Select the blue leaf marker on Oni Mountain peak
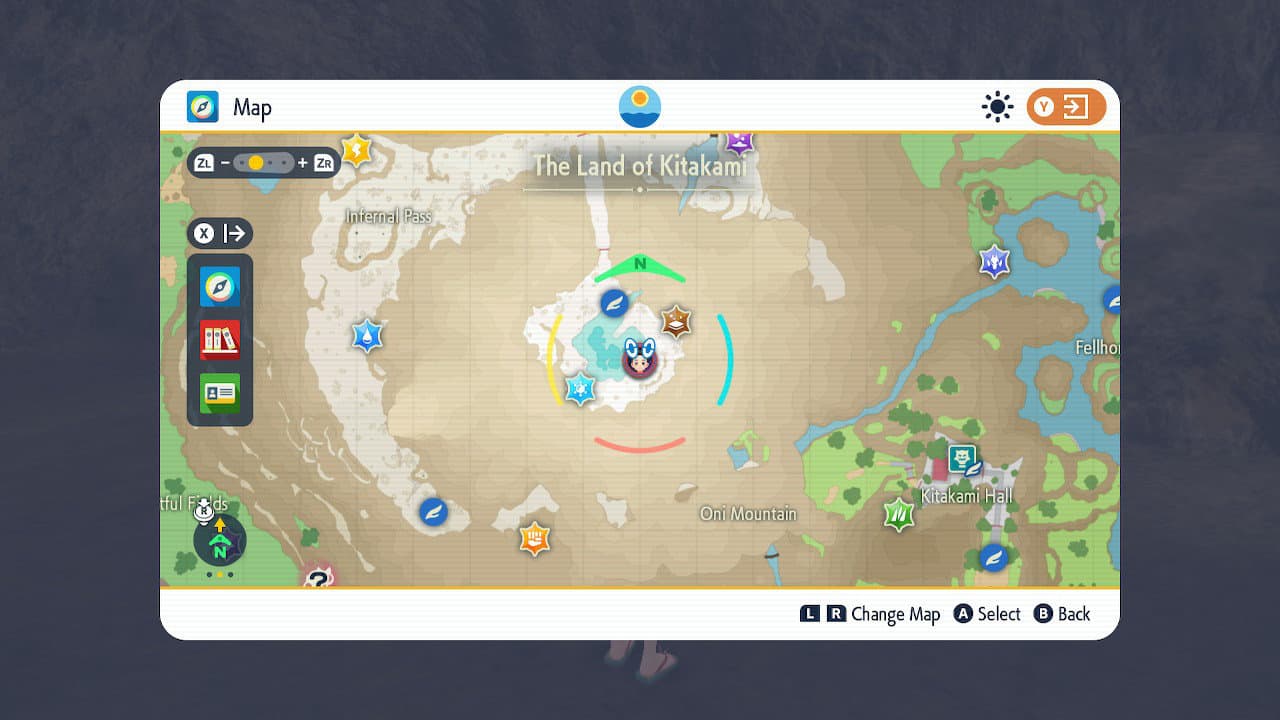Screen dimensions: 1280x720 click(x=616, y=303)
